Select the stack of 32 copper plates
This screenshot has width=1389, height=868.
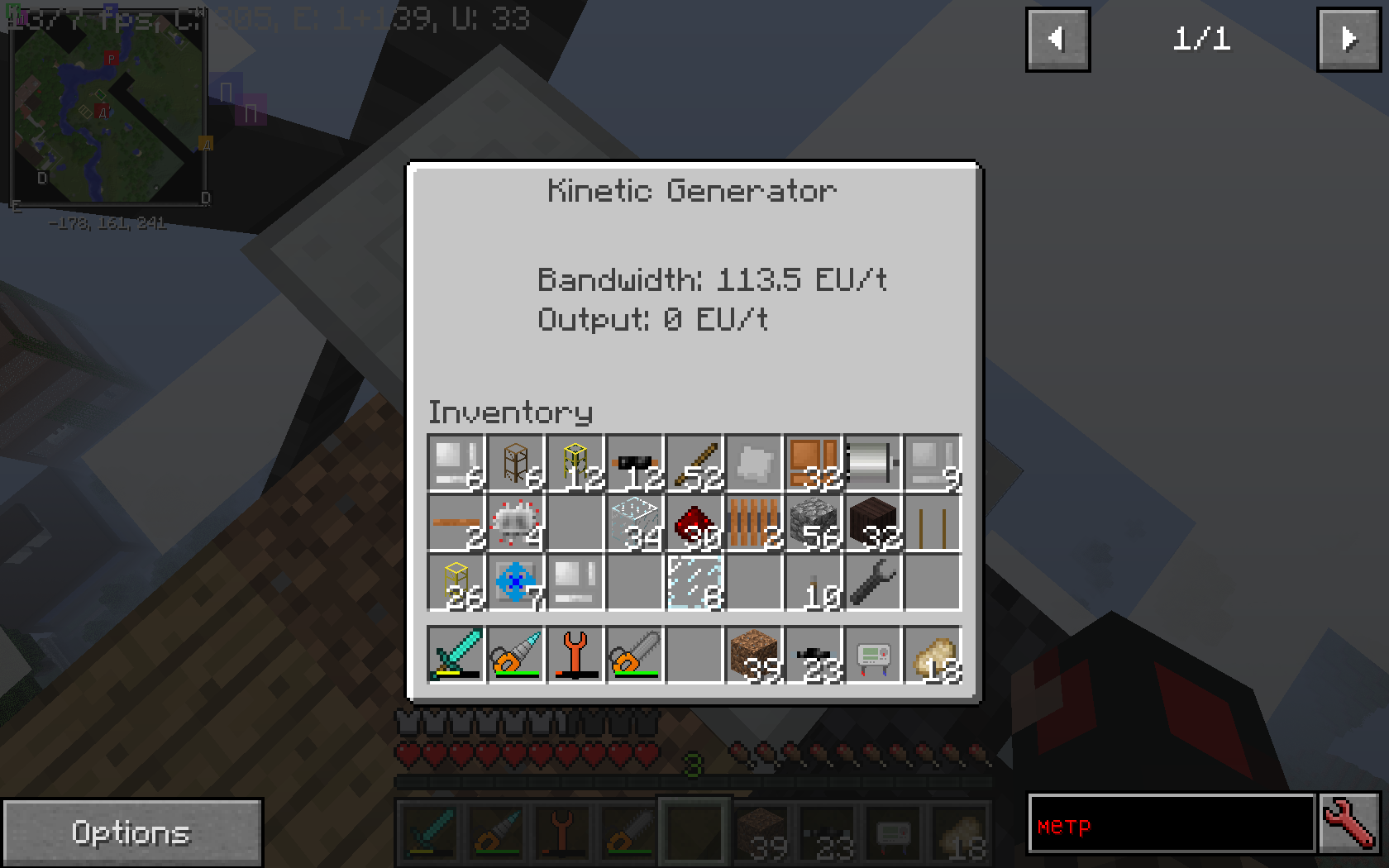coord(814,464)
